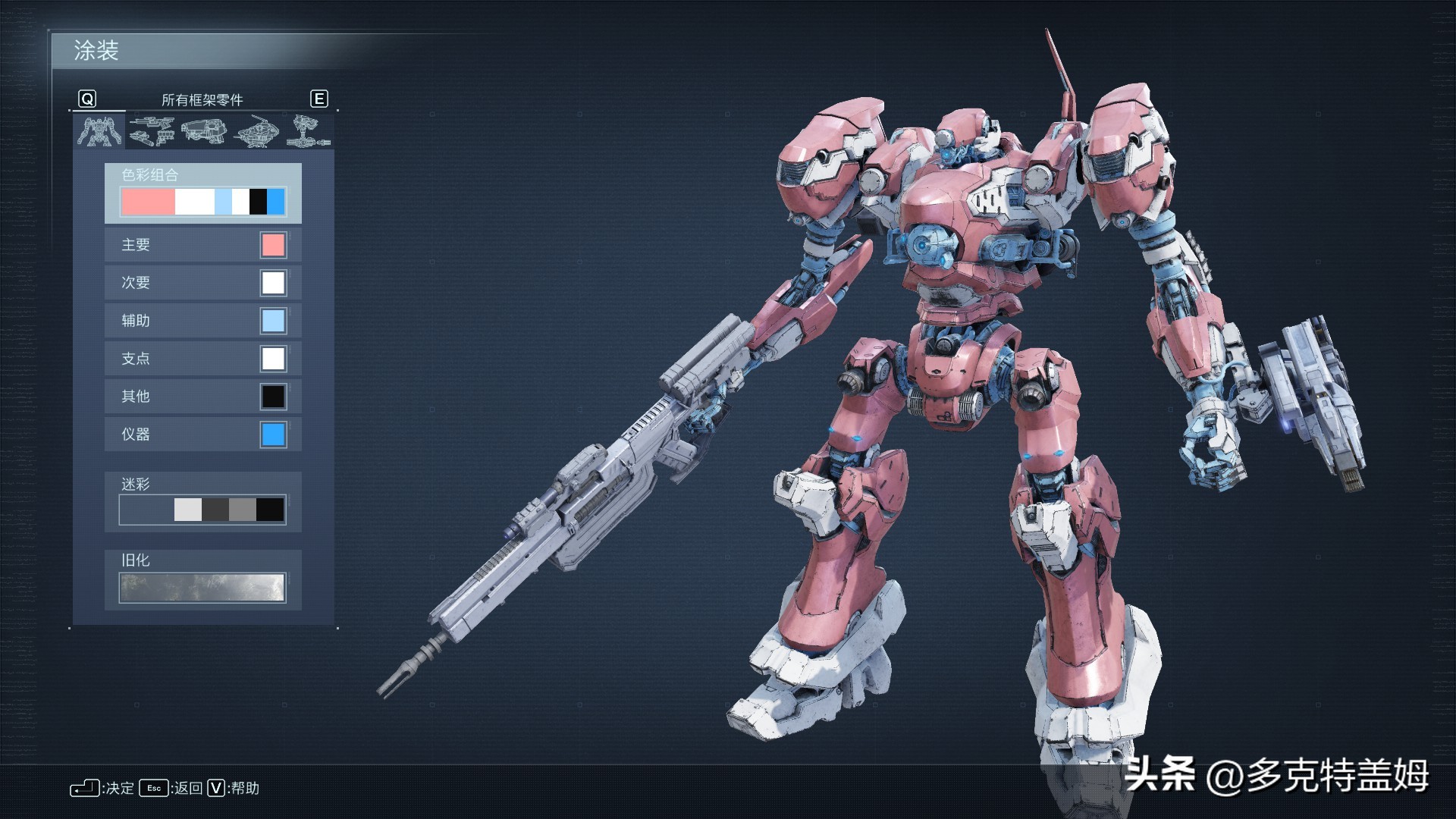The image size is (1456, 819).
Task: Switch to the head part paint tab
Action: [x=257, y=130]
